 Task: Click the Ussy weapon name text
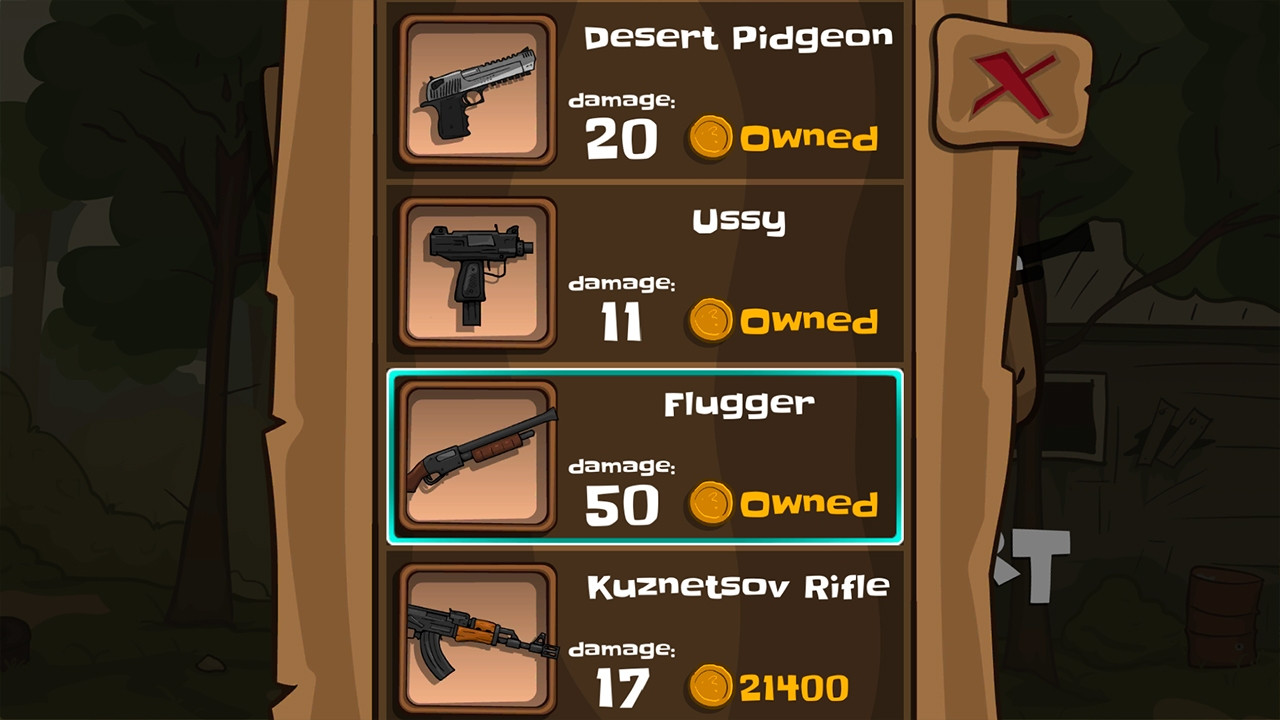click(x=740, y=220)
